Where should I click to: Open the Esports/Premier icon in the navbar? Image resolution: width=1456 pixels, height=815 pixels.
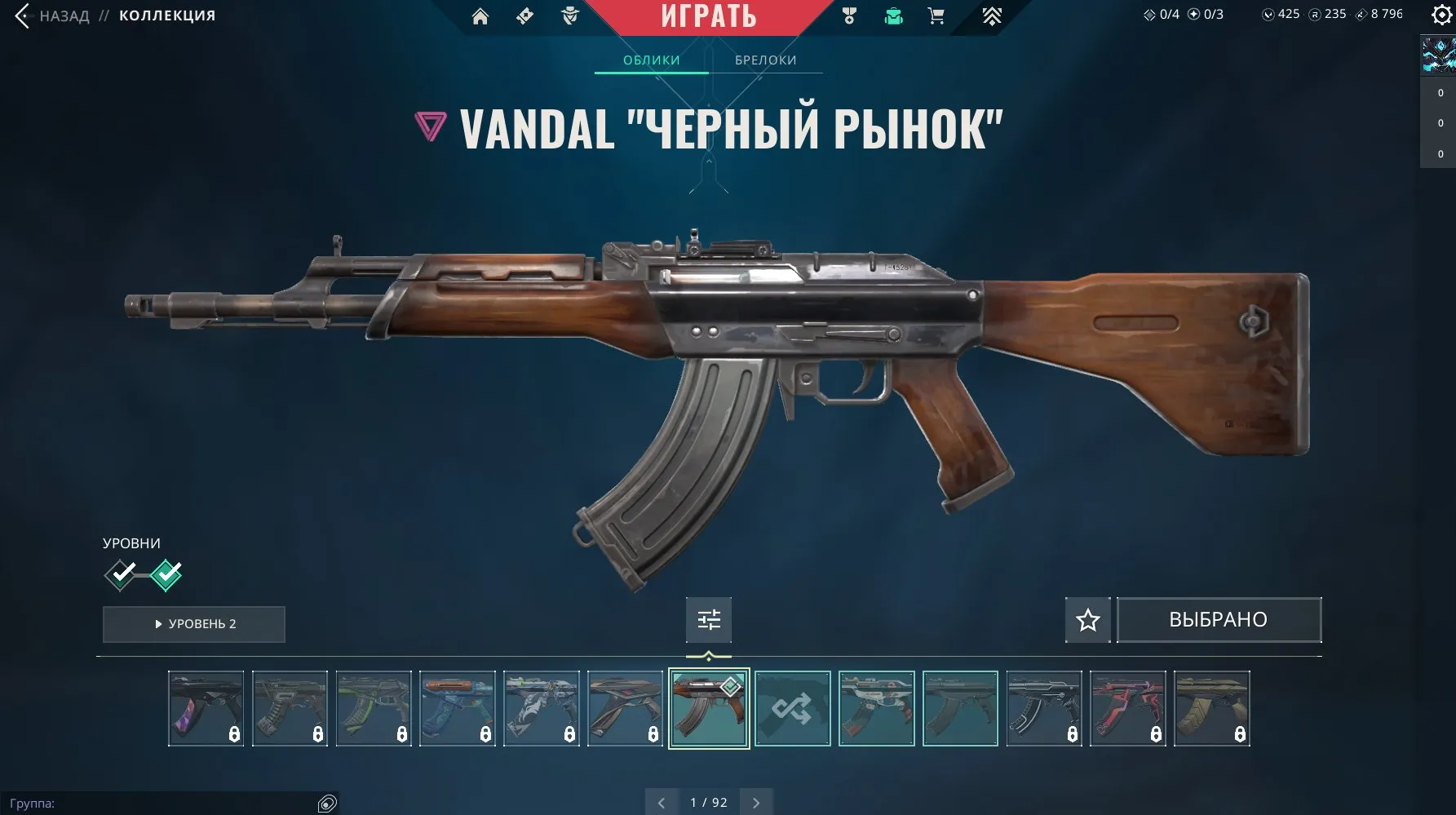pyautogui.click(x=991, y=16)
